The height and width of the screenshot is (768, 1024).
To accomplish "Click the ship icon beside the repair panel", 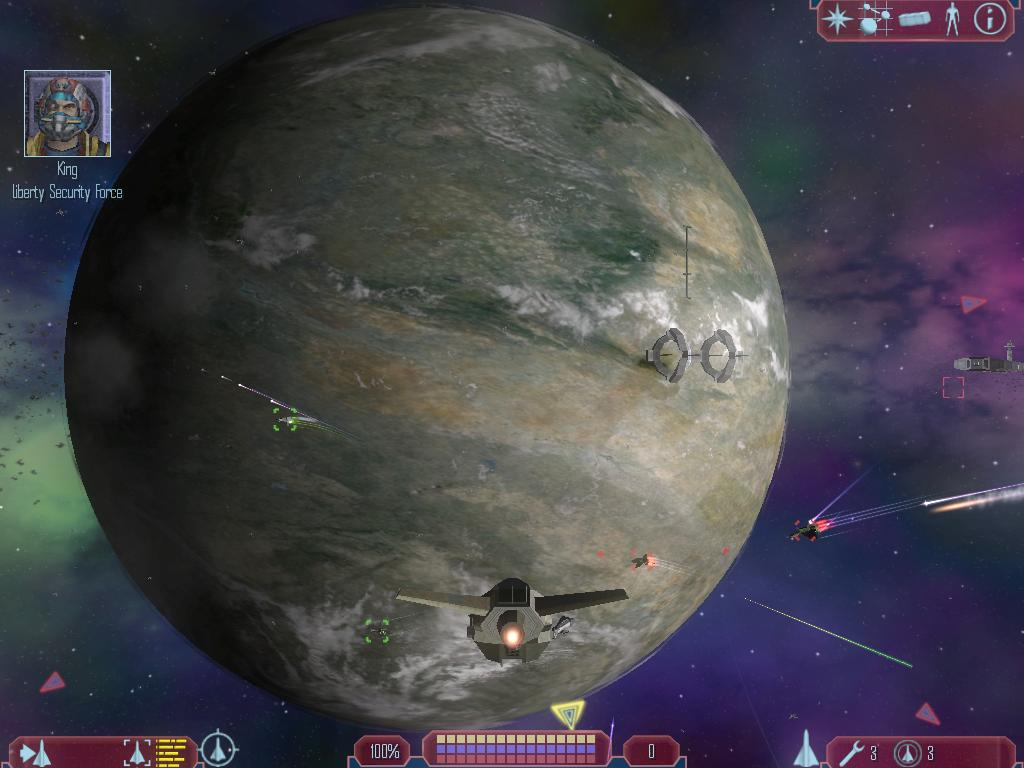I will tap(806, 749).
